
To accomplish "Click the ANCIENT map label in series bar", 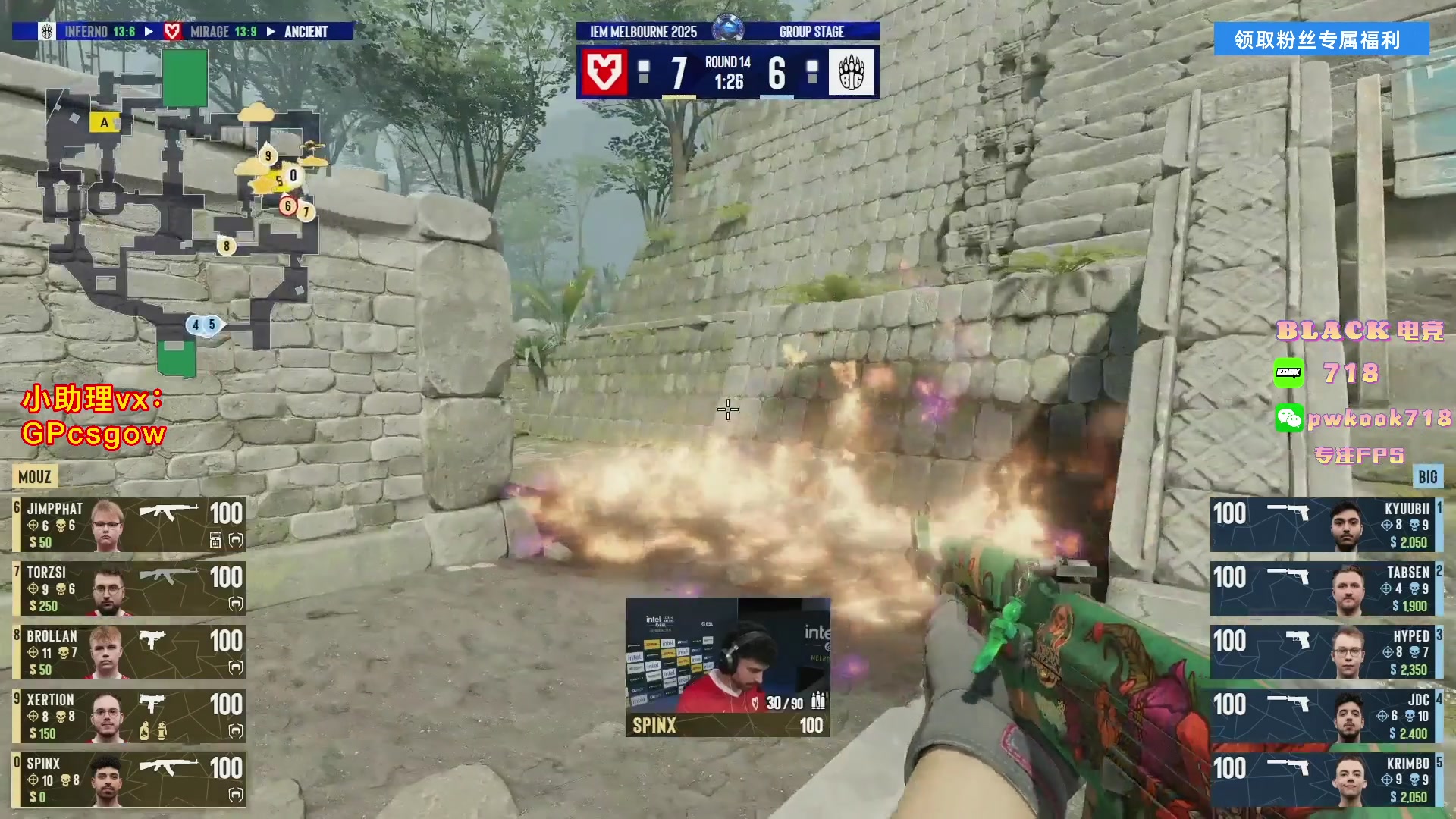I will pyautogui.click(x=306, y=32).
